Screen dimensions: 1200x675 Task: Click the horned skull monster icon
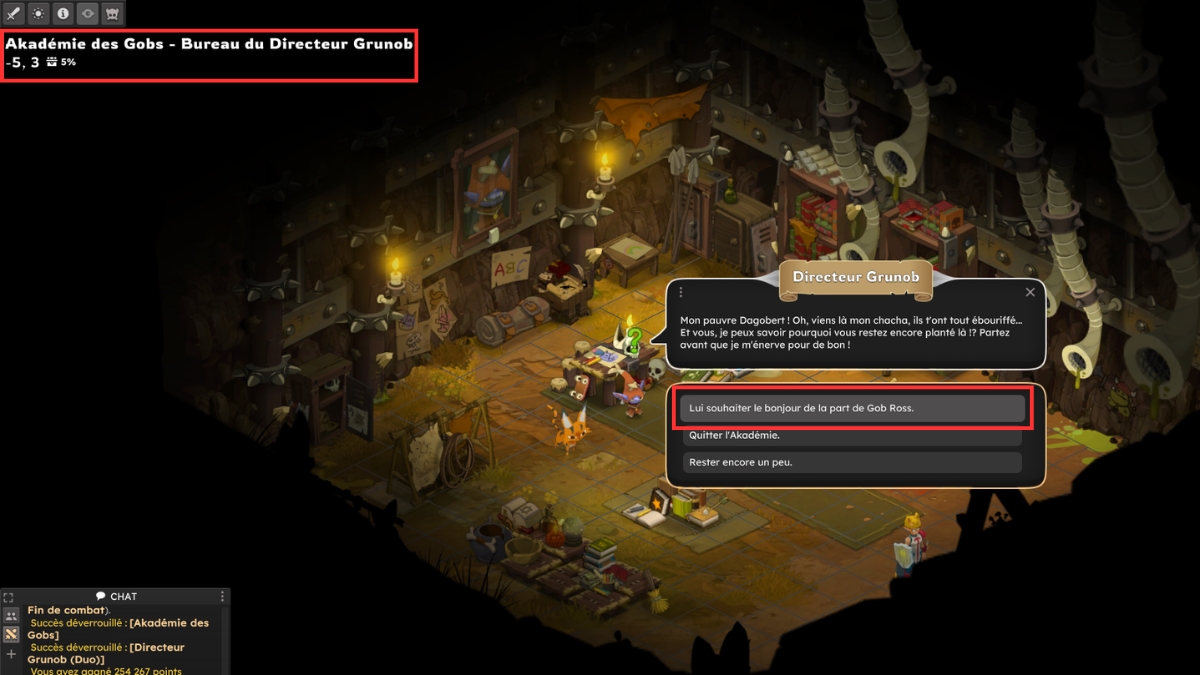point(112,14)
